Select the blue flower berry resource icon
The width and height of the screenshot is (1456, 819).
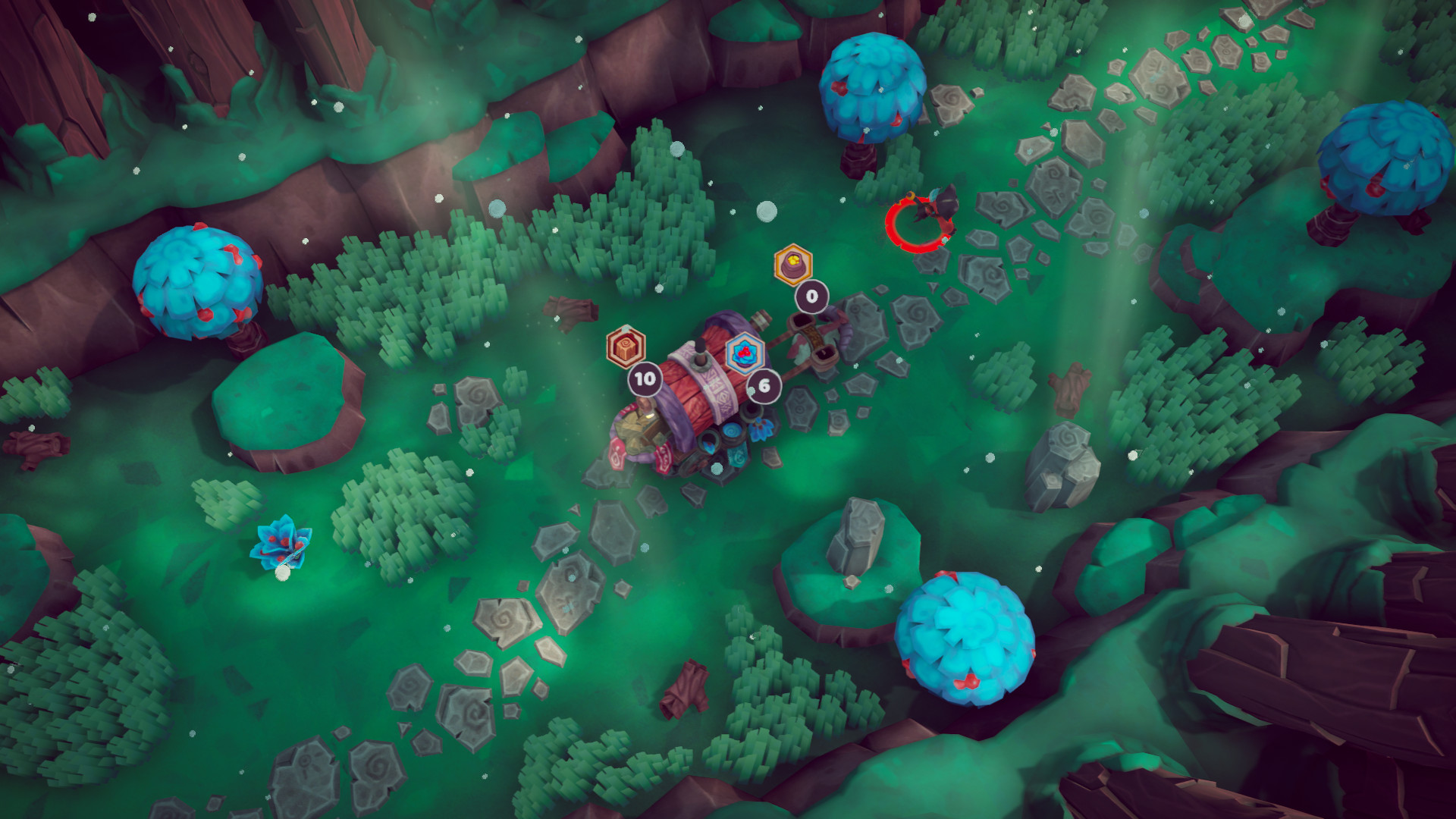[x=746, y=354]
